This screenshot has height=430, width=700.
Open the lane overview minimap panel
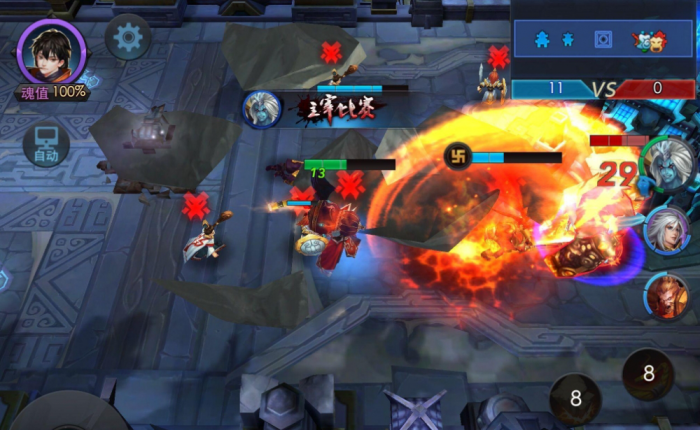(604, 39)
